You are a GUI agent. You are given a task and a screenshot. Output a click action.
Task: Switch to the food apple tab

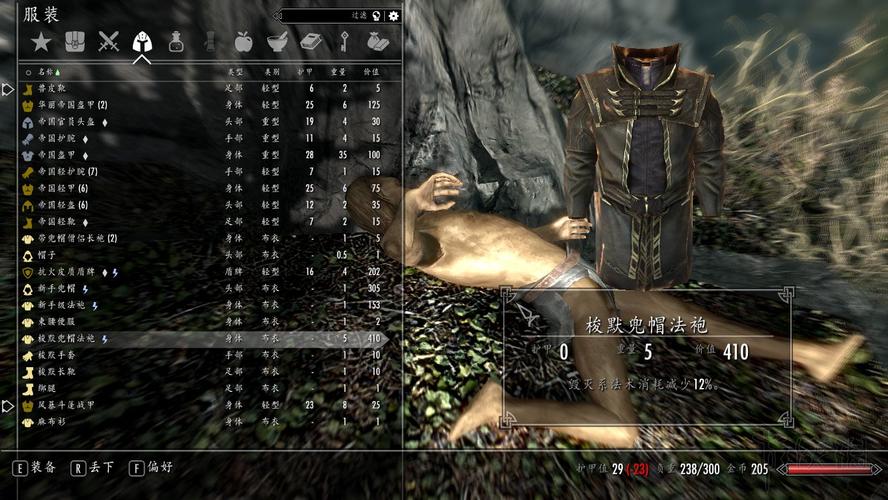pos(243,42)
